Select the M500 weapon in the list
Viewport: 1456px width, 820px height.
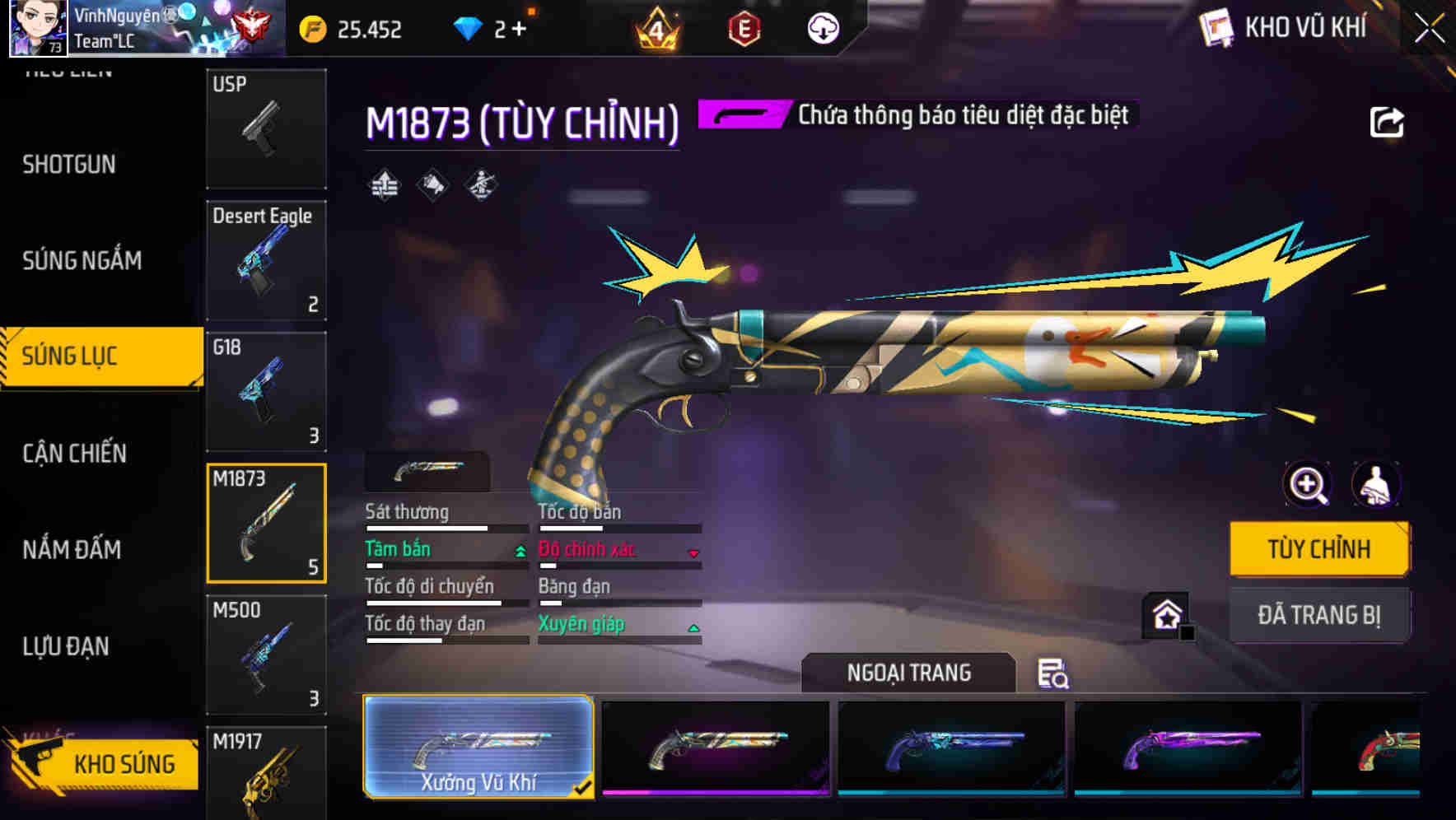point(265,655)
